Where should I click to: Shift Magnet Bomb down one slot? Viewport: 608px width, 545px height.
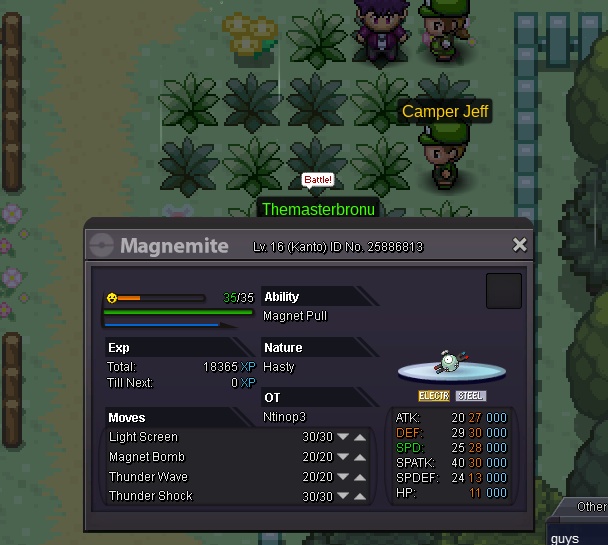pos(344,457)
